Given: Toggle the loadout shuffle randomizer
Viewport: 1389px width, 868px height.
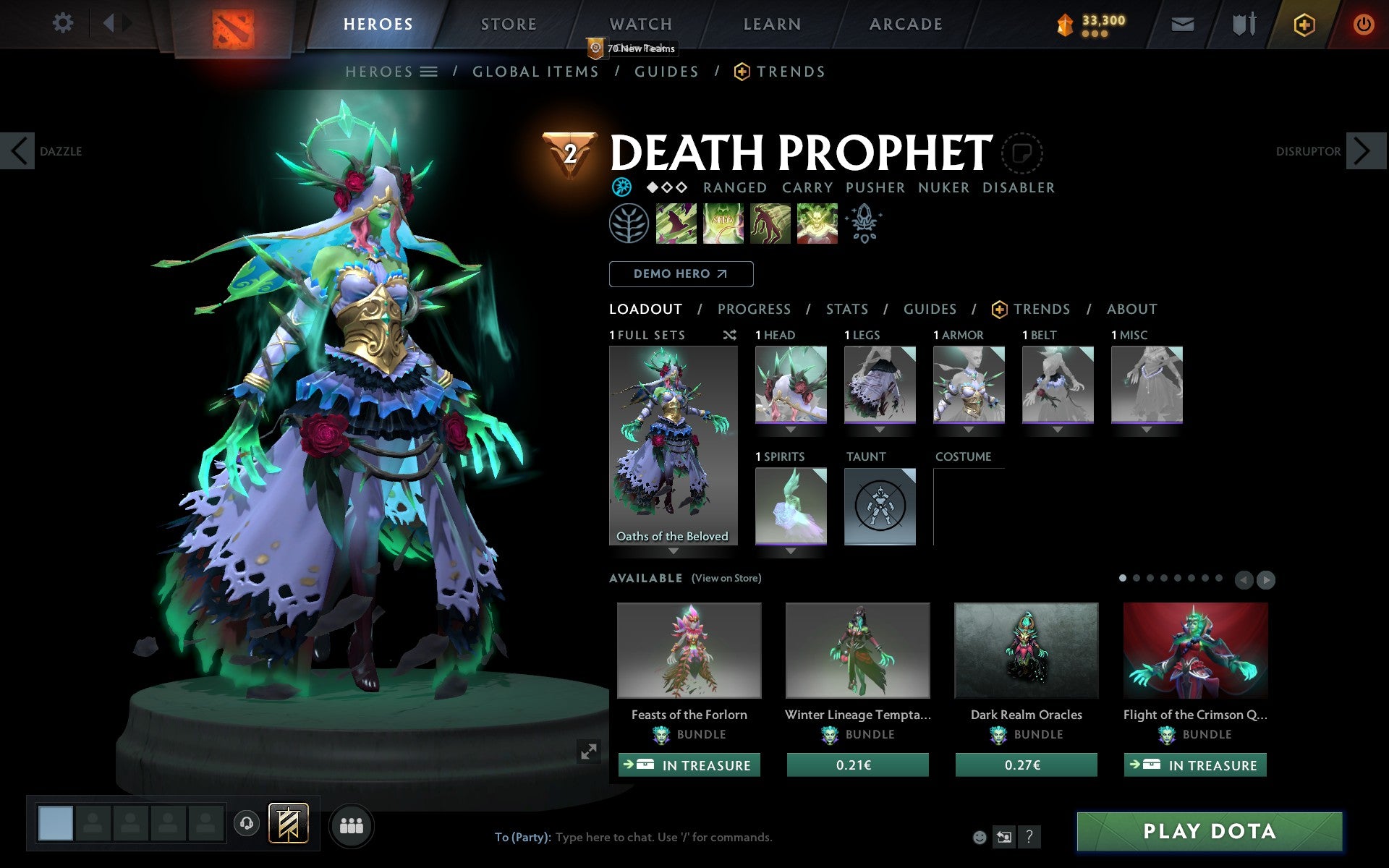Looking at the screenshot, I should point(729,335).
